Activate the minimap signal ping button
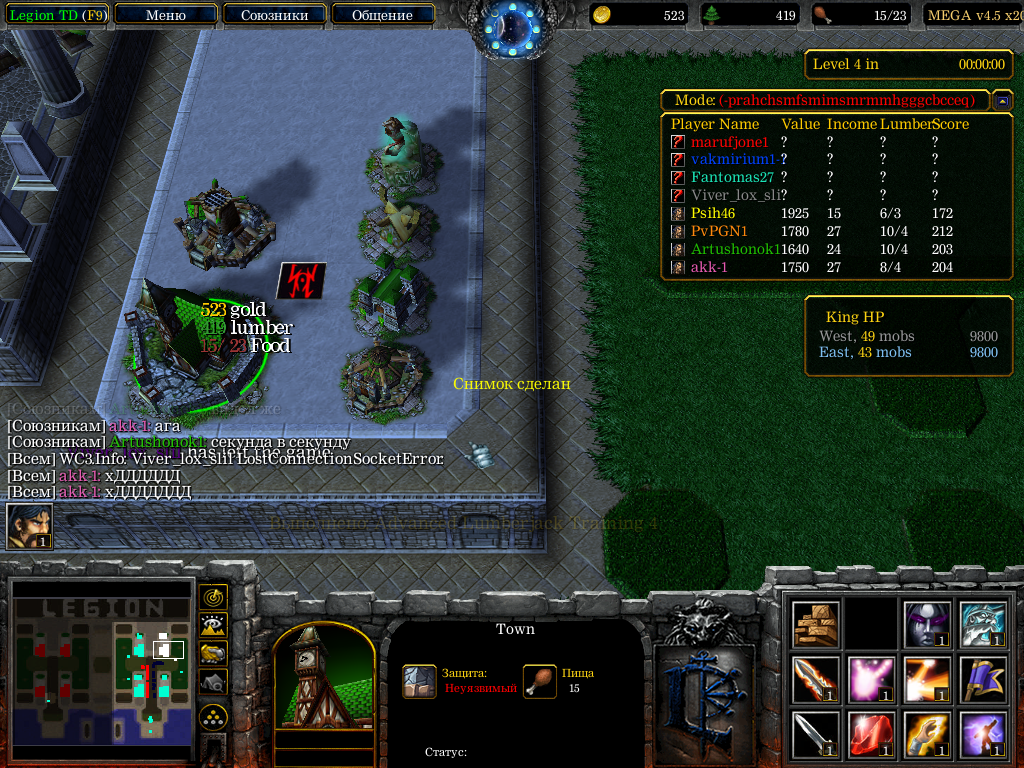This screenshot has width=1024, height=768. (213, 597)
